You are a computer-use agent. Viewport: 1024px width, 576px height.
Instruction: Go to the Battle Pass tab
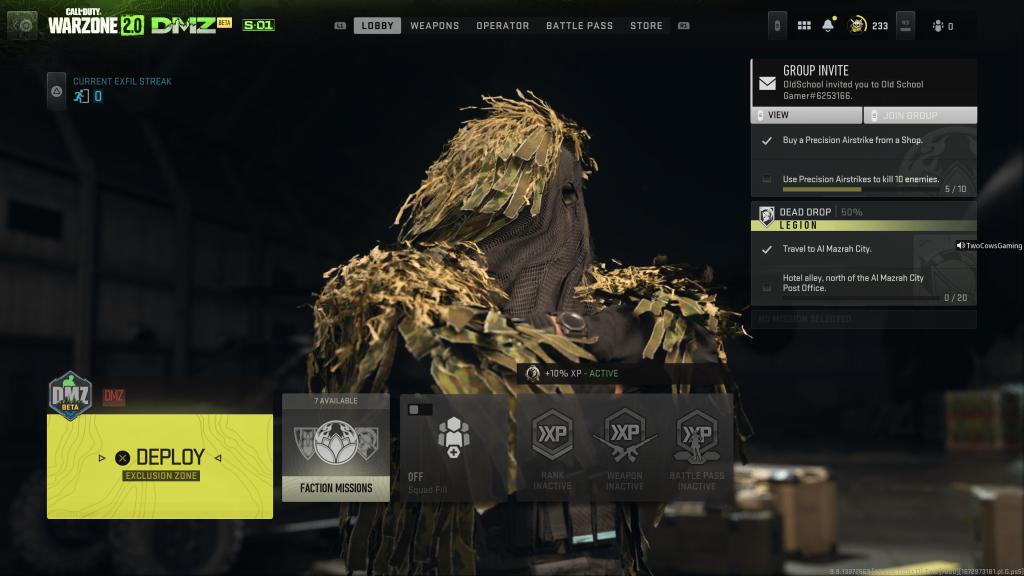pos(579,25)
